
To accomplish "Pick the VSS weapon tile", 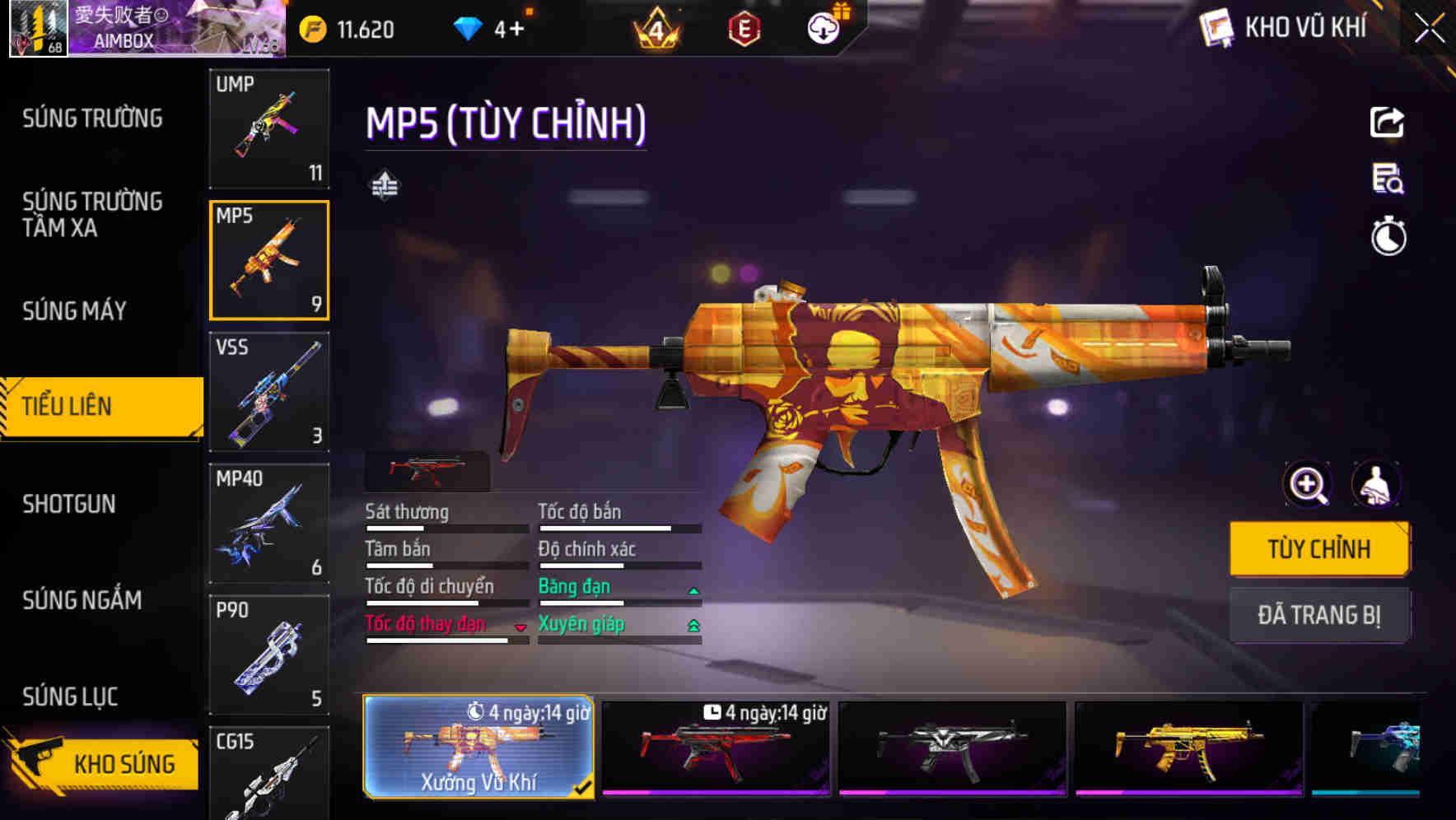I will tap(269, 392).
